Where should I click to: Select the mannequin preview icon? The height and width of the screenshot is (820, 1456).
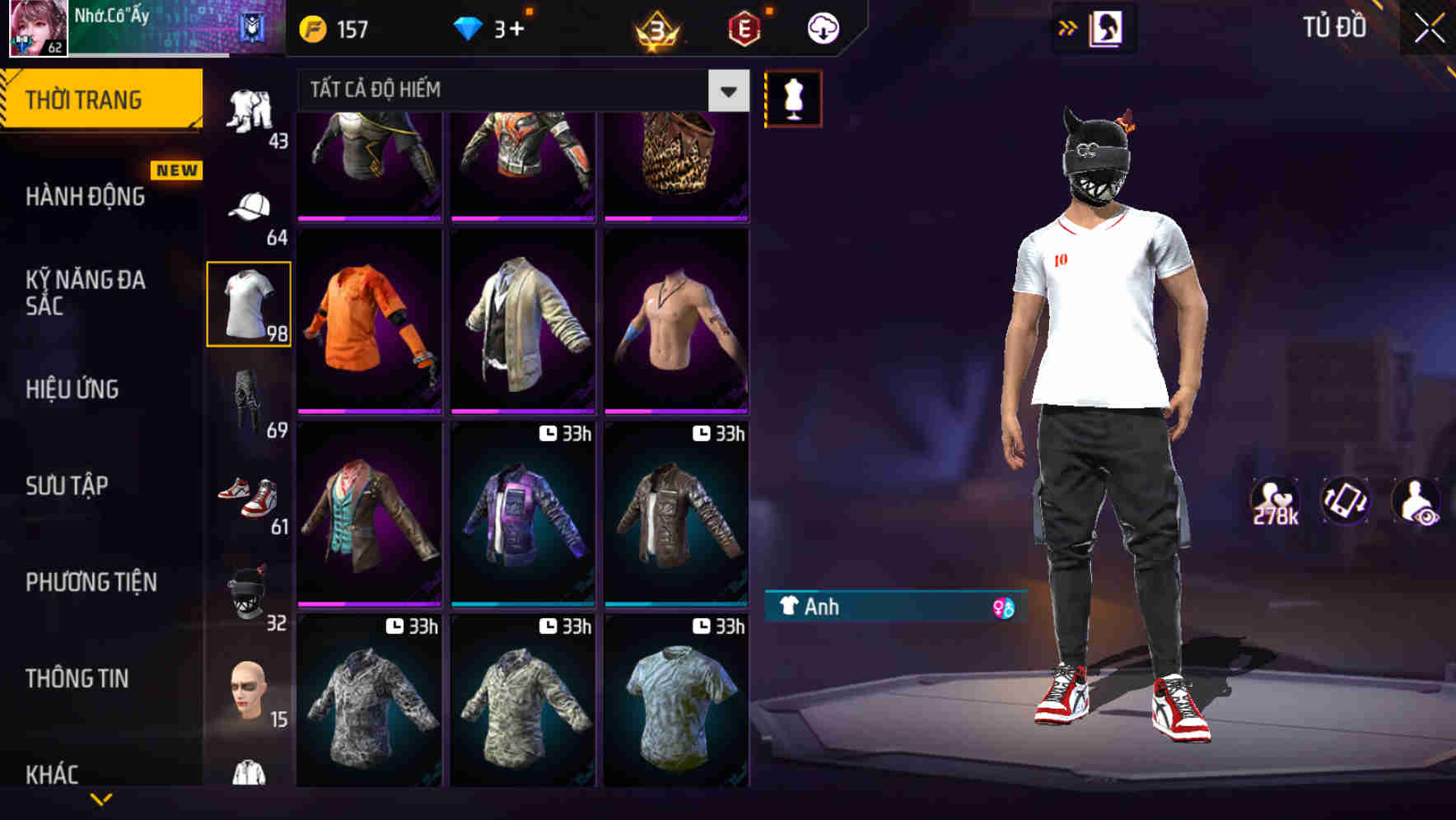pyautogui.click(x=793, y=97)
